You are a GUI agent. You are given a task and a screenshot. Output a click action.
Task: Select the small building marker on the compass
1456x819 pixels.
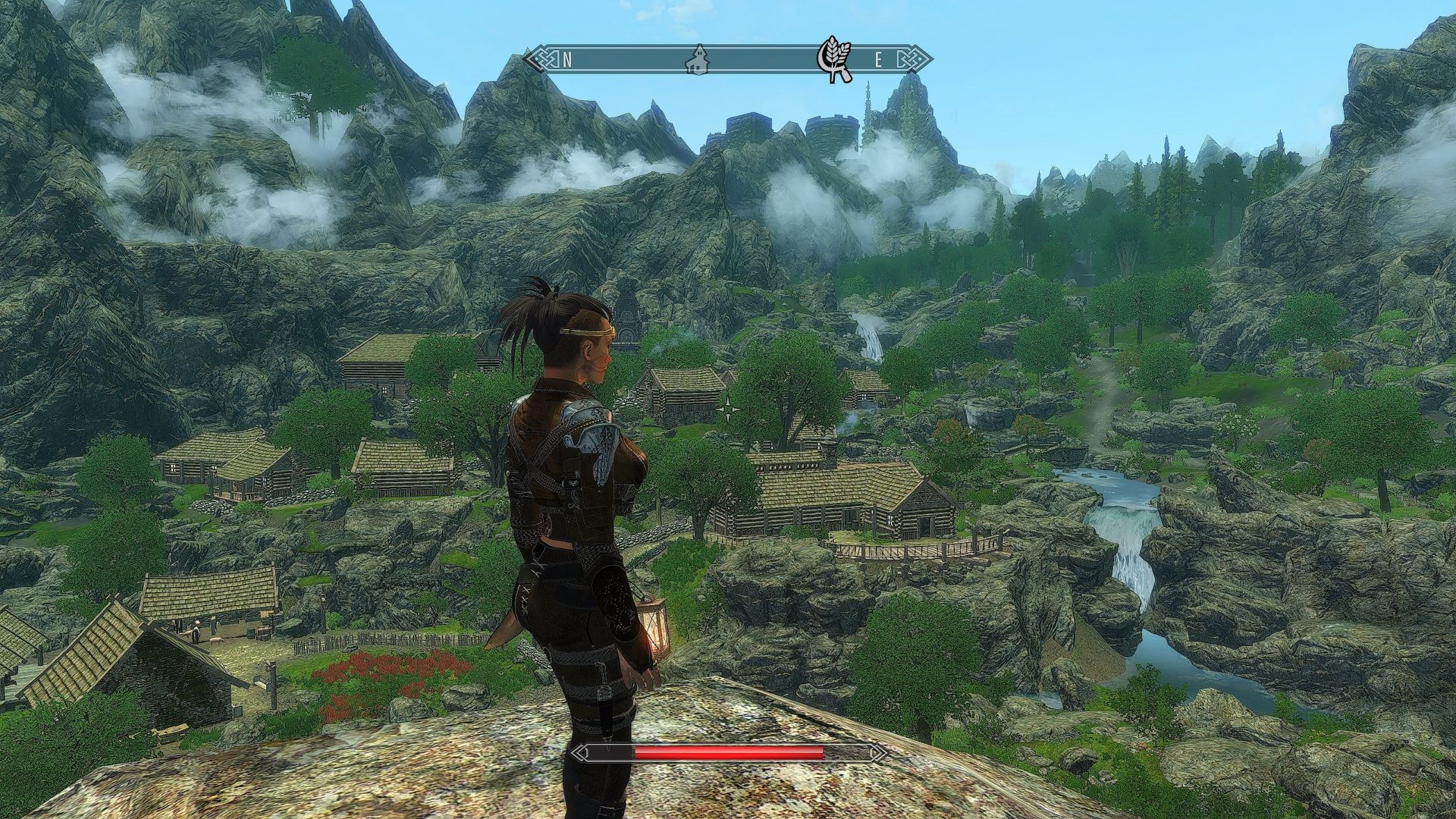(x=696, y=59)
